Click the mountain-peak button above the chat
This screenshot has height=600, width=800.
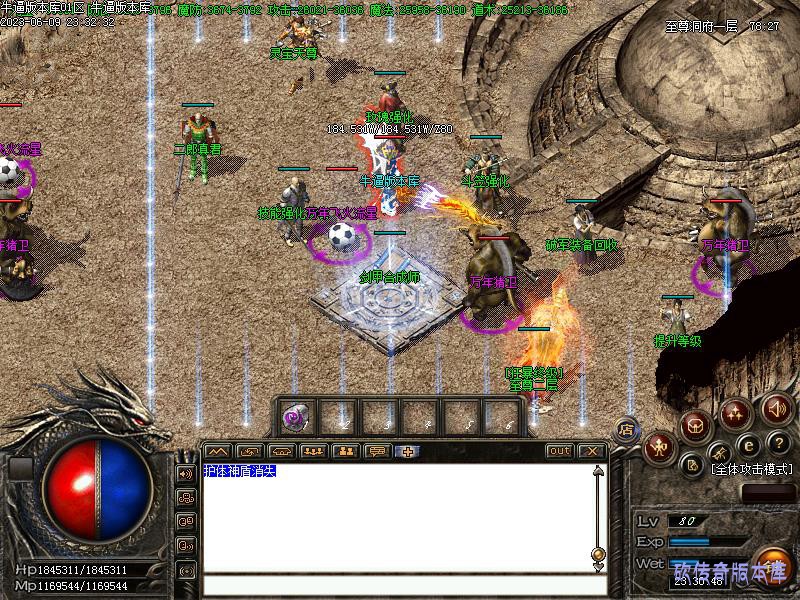pyautogui.click(x=218, y=451)
